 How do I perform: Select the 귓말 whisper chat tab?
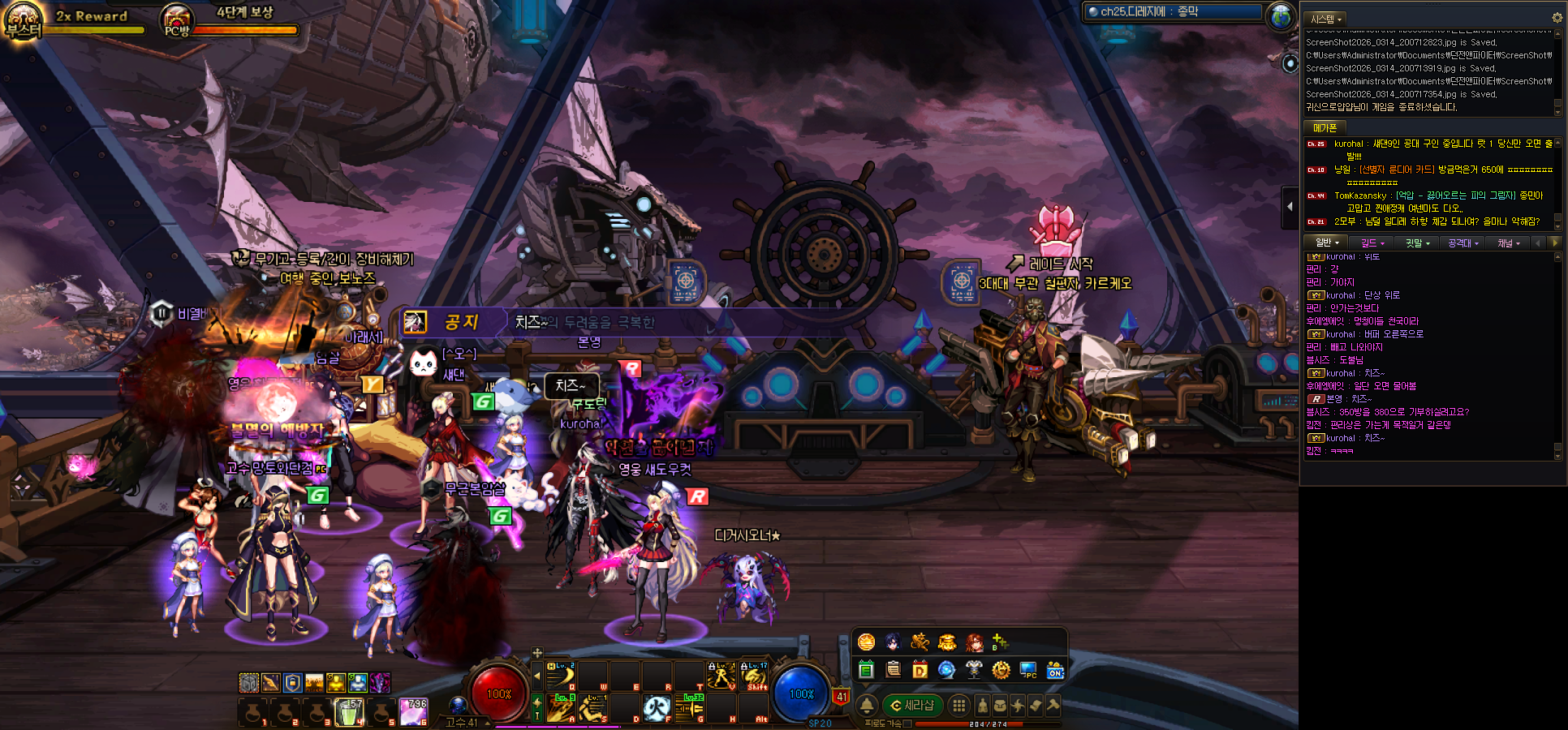coord(1417,243)
